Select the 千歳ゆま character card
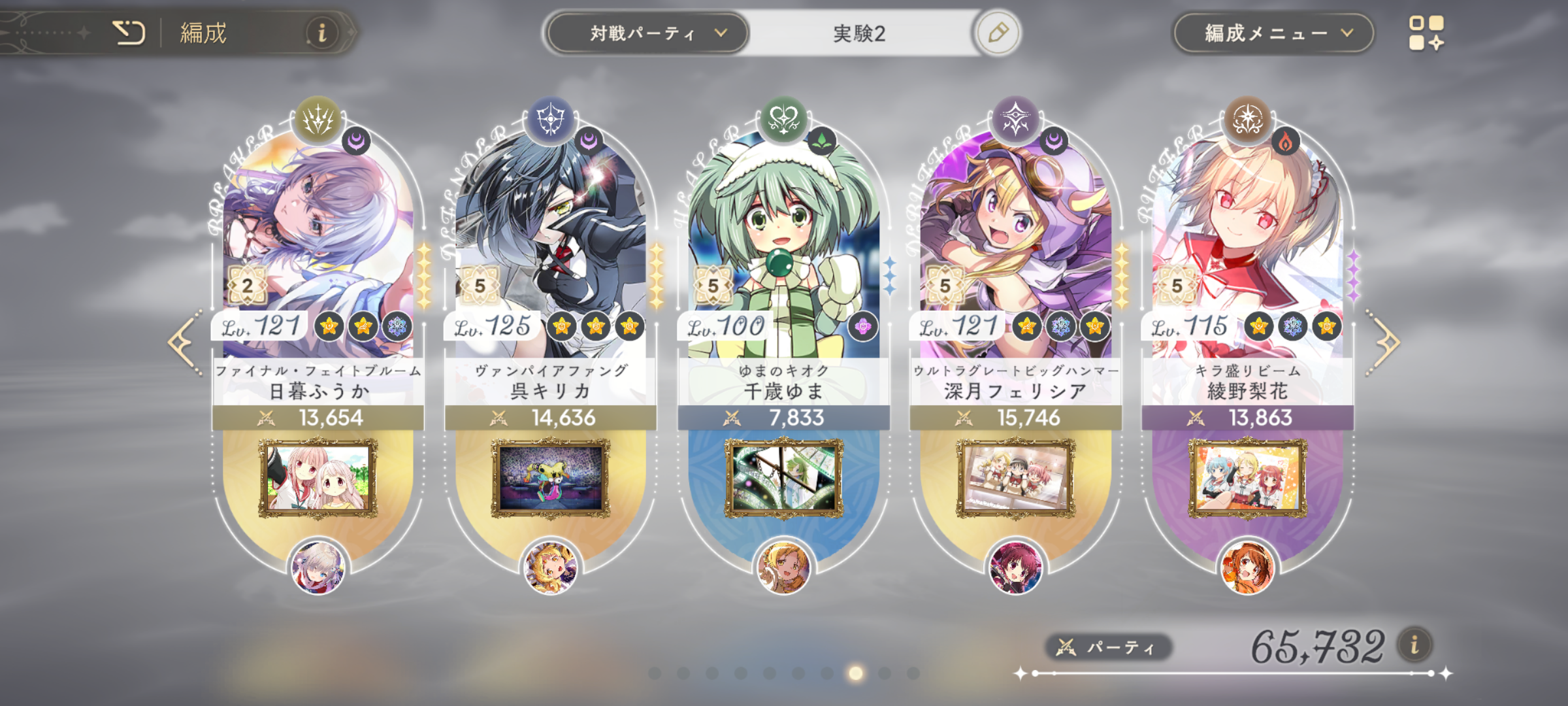The width and height of the screenshot is (1568, 706). [x=783, y=248]
